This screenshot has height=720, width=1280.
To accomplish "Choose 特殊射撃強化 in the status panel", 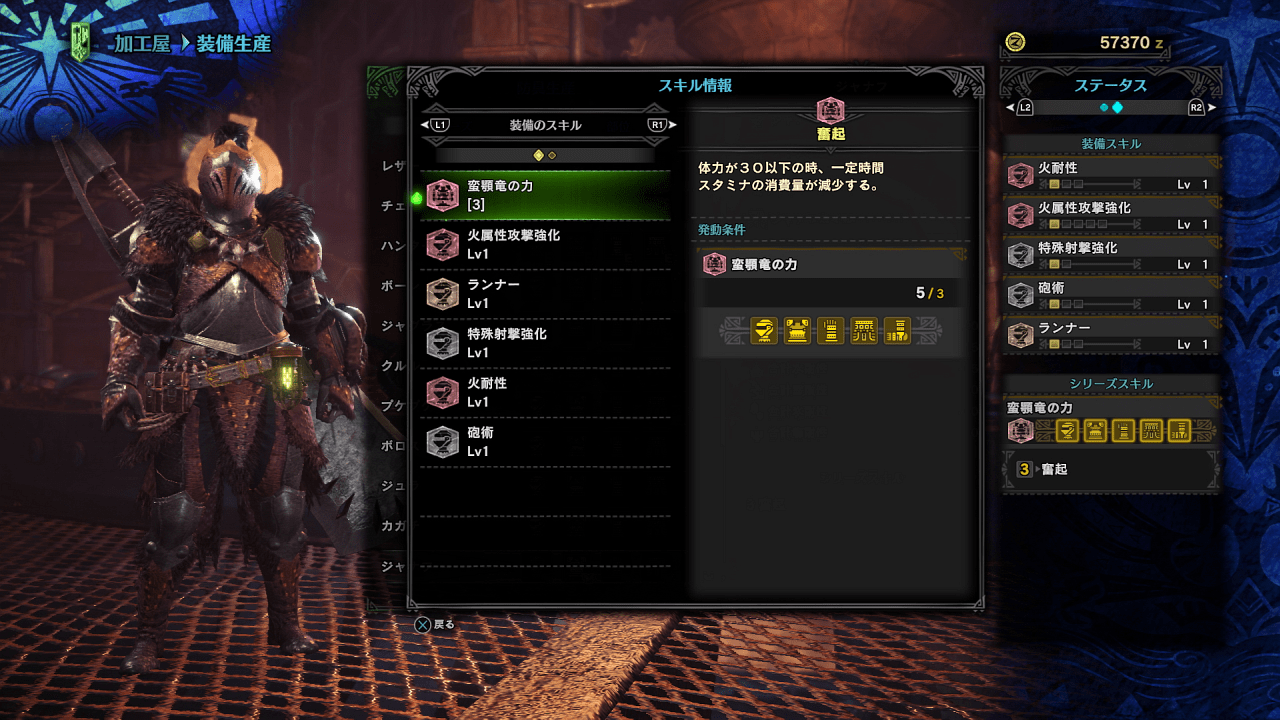I will (1113, 256).
